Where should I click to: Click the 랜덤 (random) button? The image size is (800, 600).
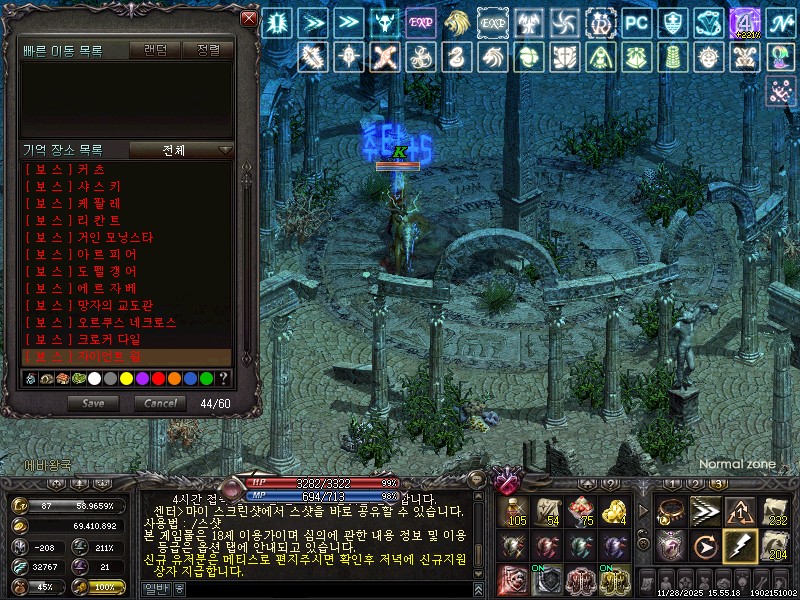(x=156, y=49)
